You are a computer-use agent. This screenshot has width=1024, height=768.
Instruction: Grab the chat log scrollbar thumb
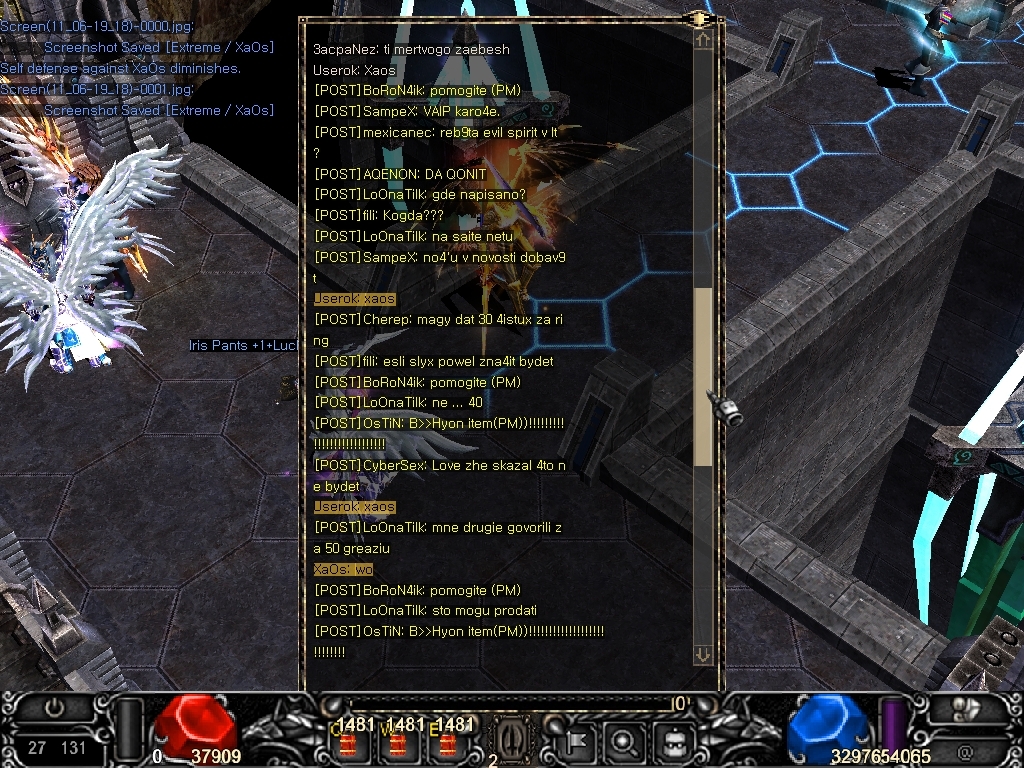click(x=703, y=375)
